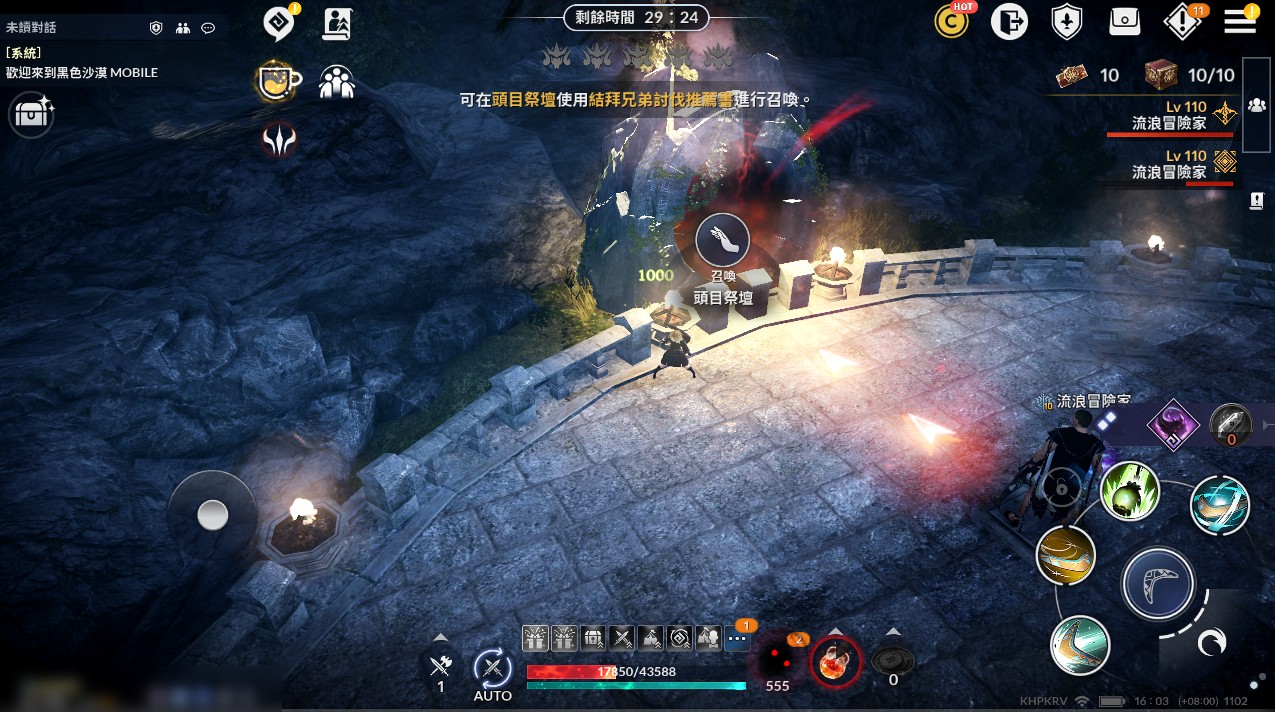The height and width of the screenshot is (712, 1275).
Task: Cast the golden whirlwind skill
Action: (1066, 555)
